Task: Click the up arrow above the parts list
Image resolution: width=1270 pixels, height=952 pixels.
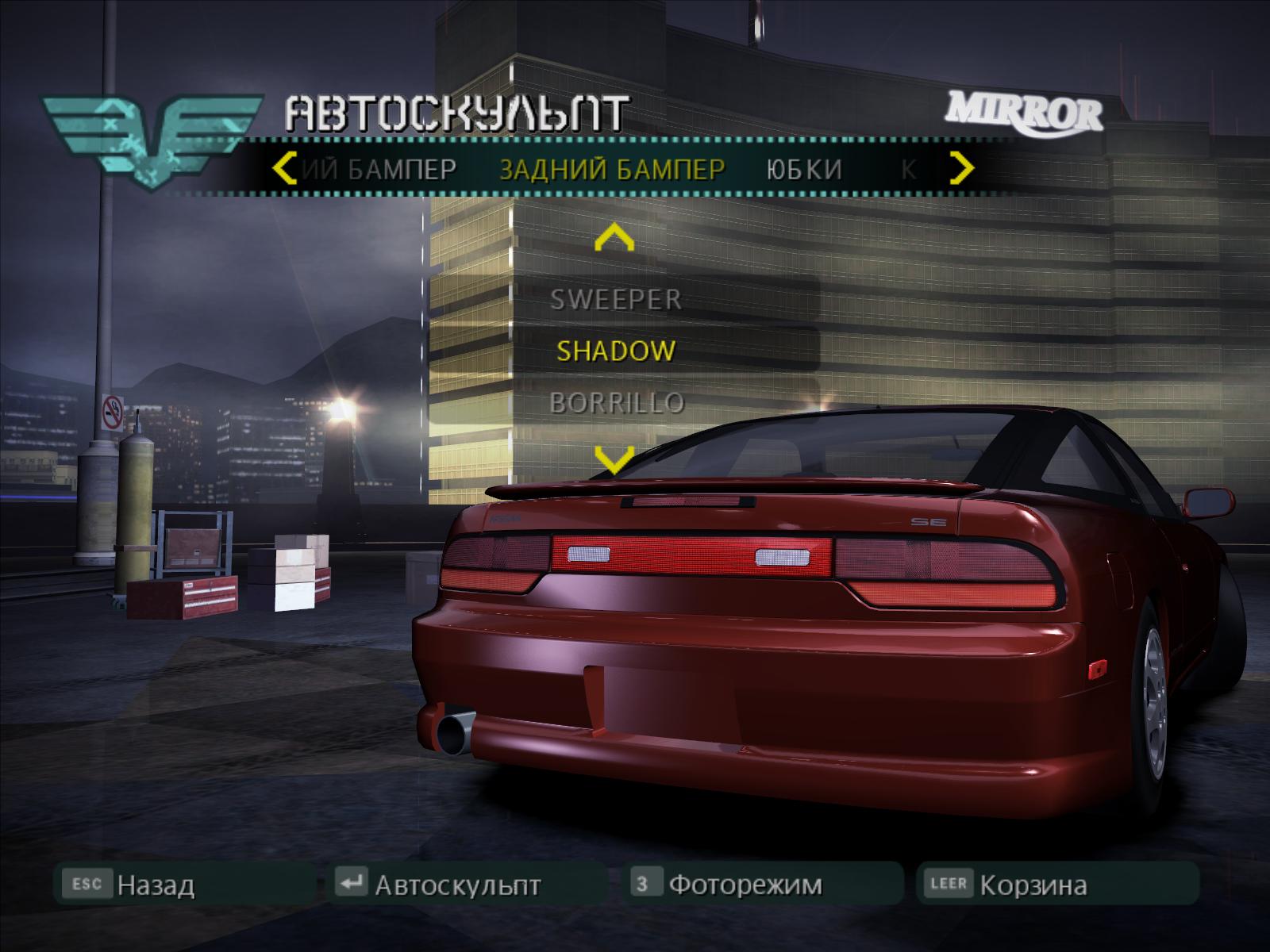Action: (x=614, y=237)
